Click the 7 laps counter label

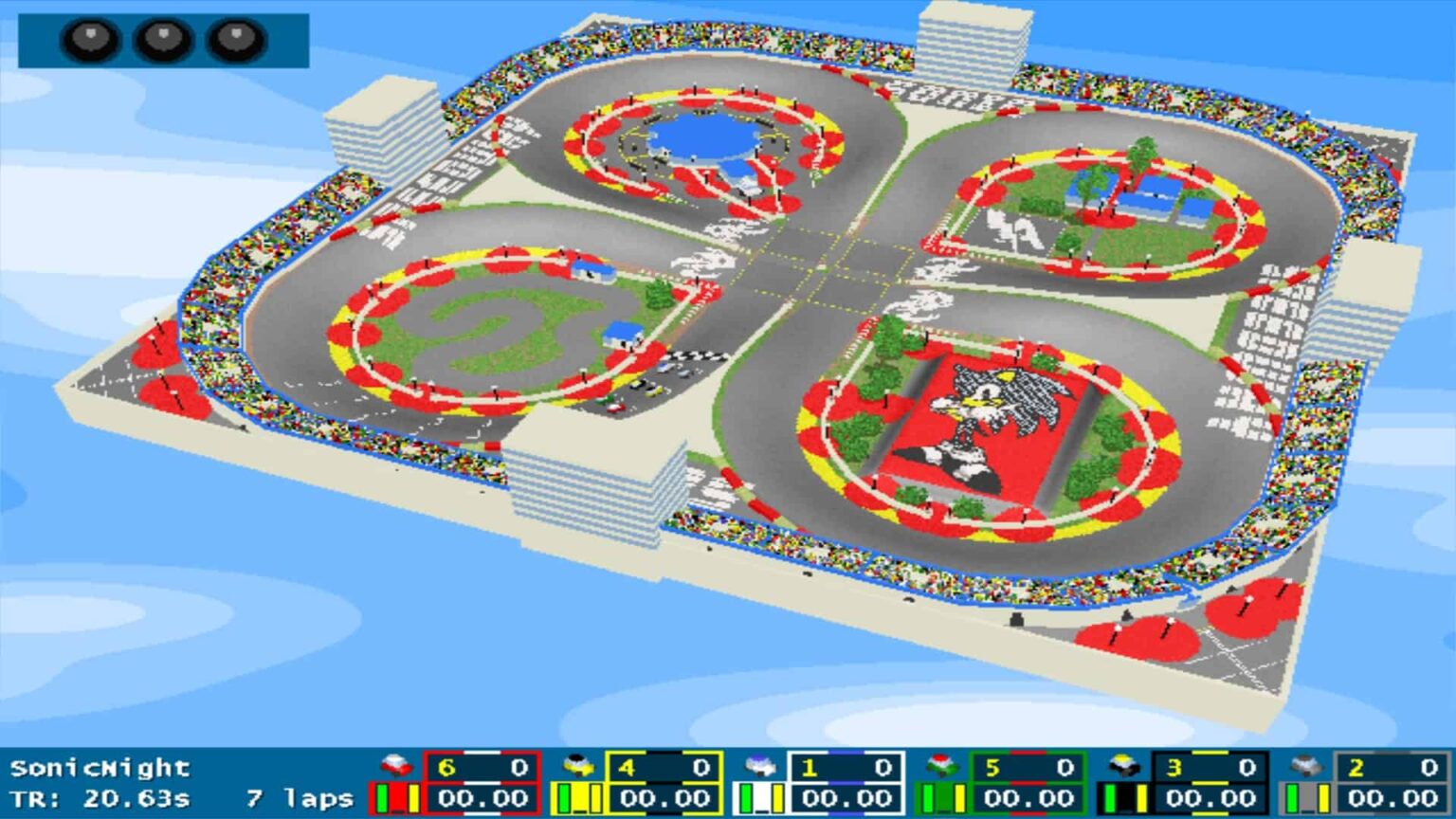[297, 796]
